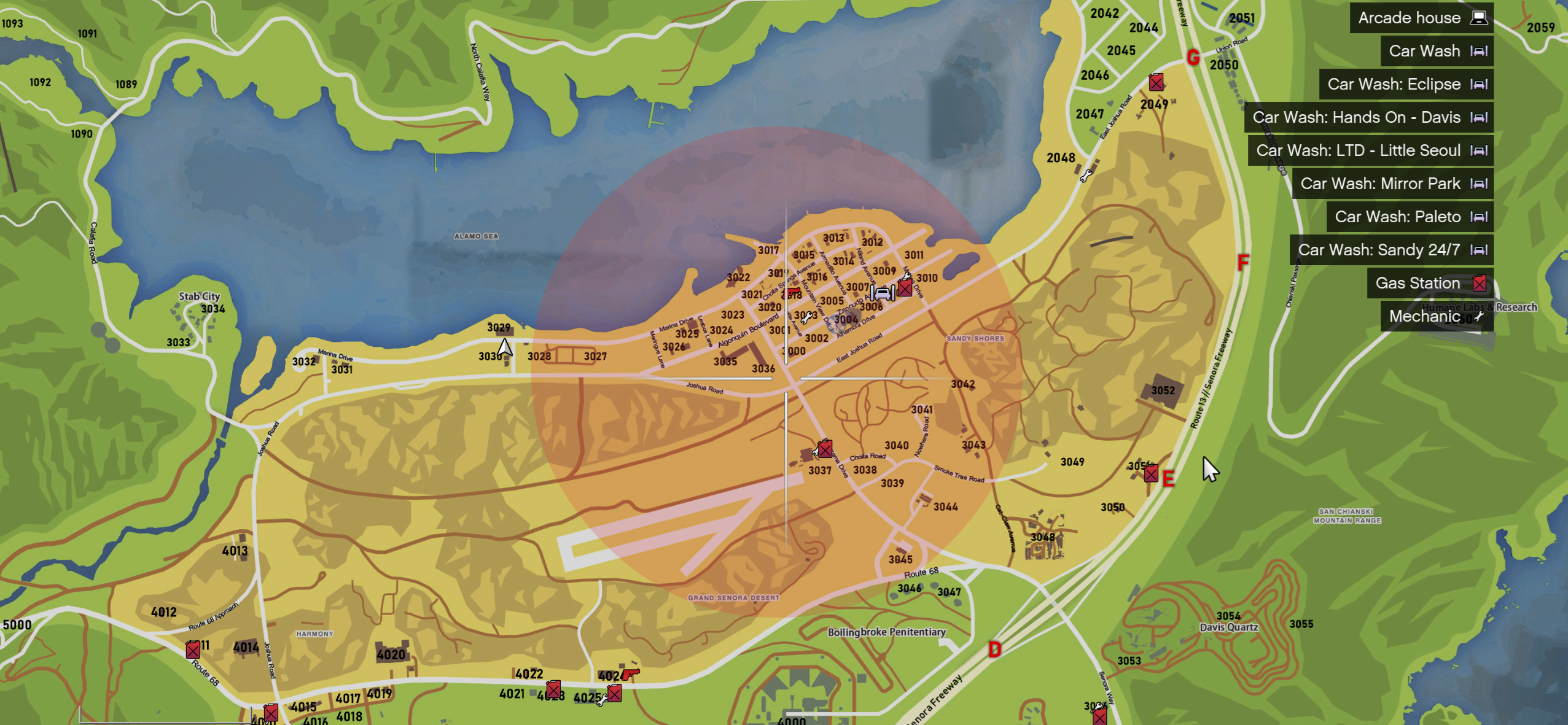
Task: Select the gas station marker near 2049
Action: click(x=1156, y=82)
